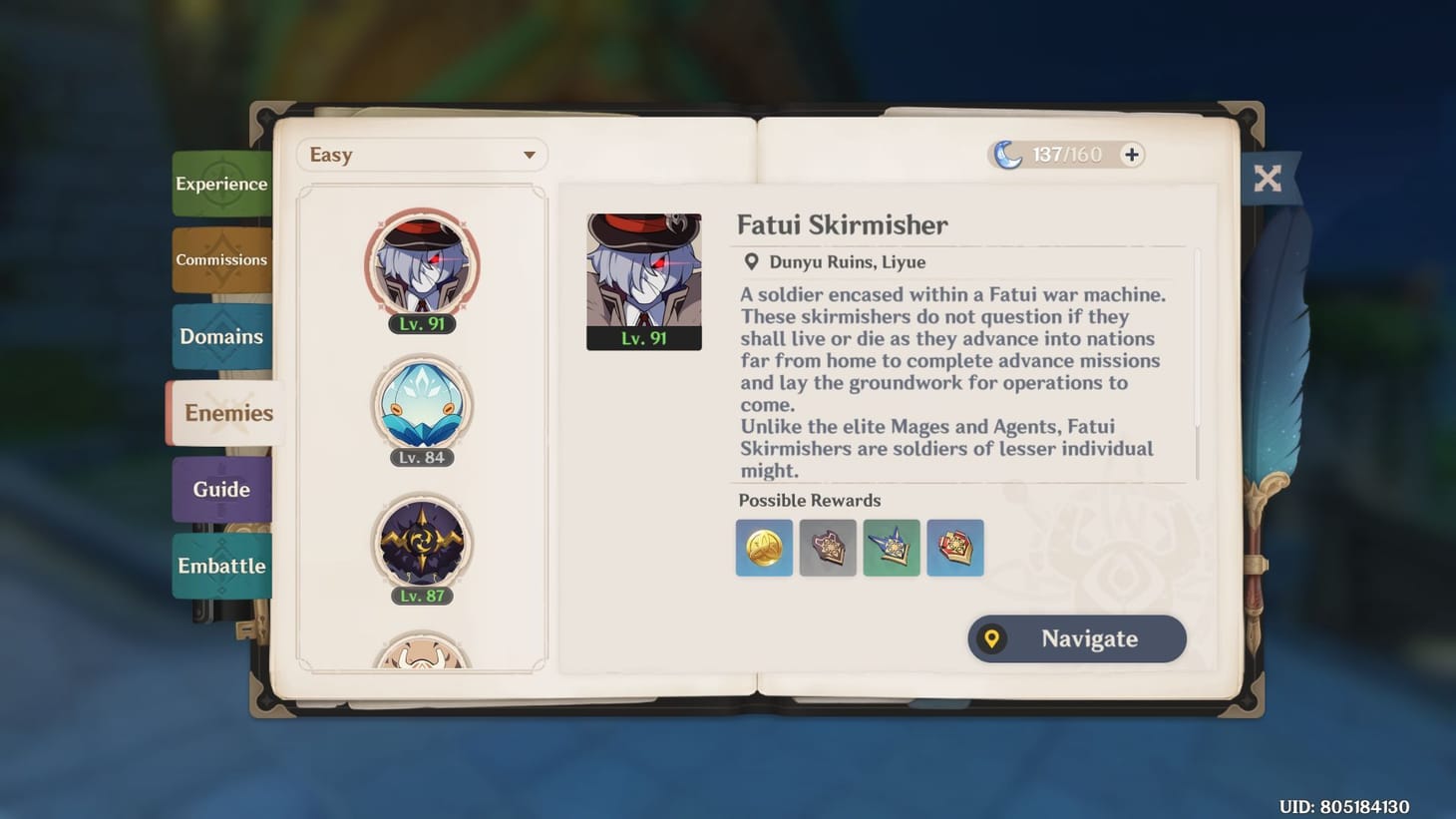The image size is (1456, 819).
Task: Click the plus to replenish Original Resin
Action: [1130, 155]
